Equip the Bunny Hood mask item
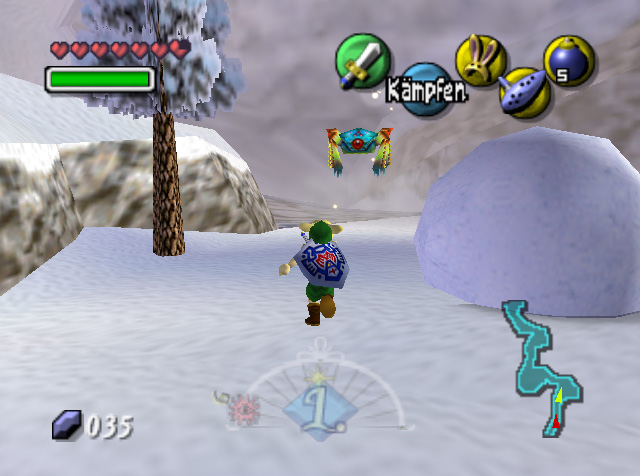The width and height of the screenshot is (640, 476). point(481,59)
